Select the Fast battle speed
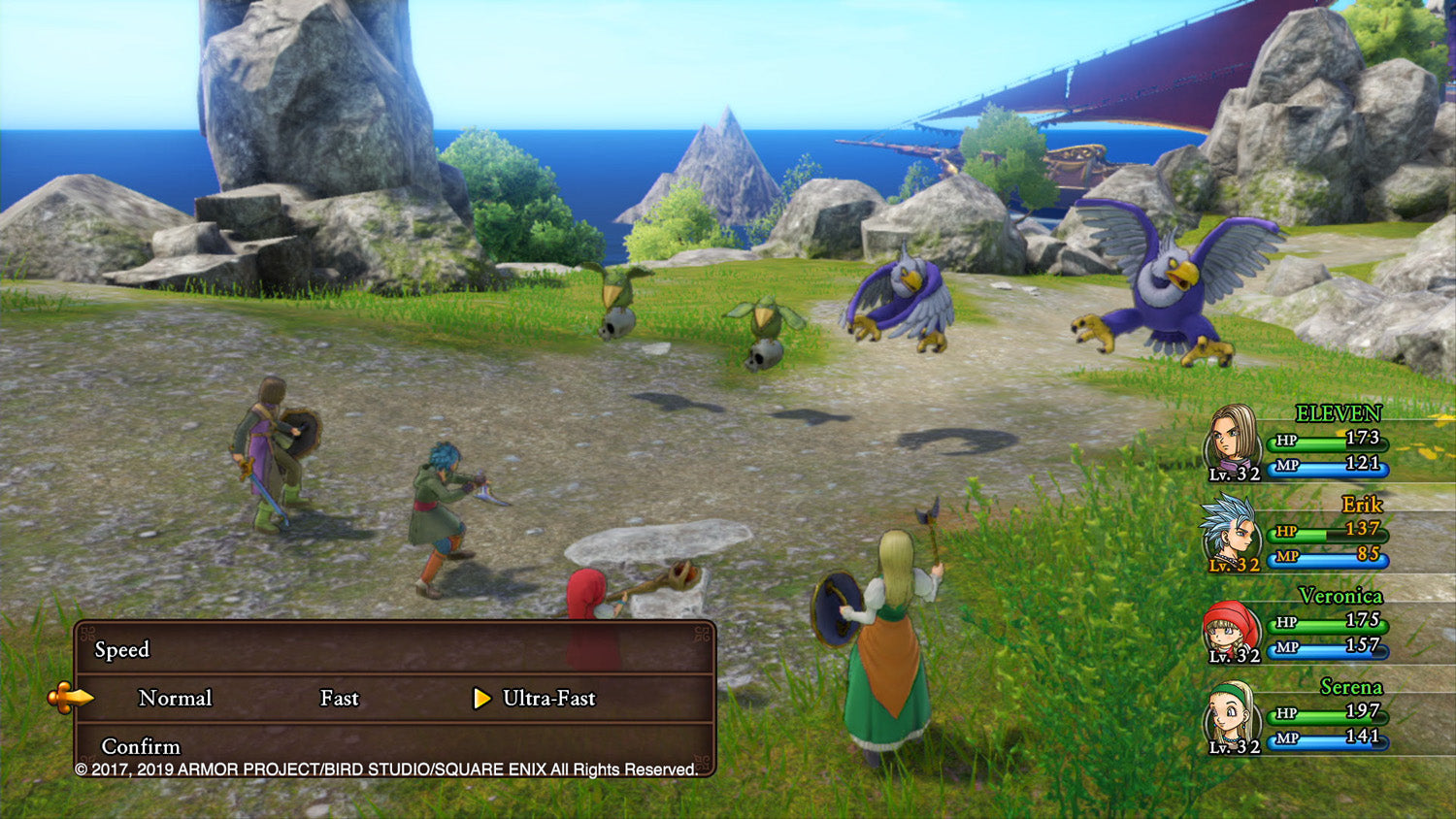Image resolution: width=1456 pixels, height=819 pixels. [339, 698]
